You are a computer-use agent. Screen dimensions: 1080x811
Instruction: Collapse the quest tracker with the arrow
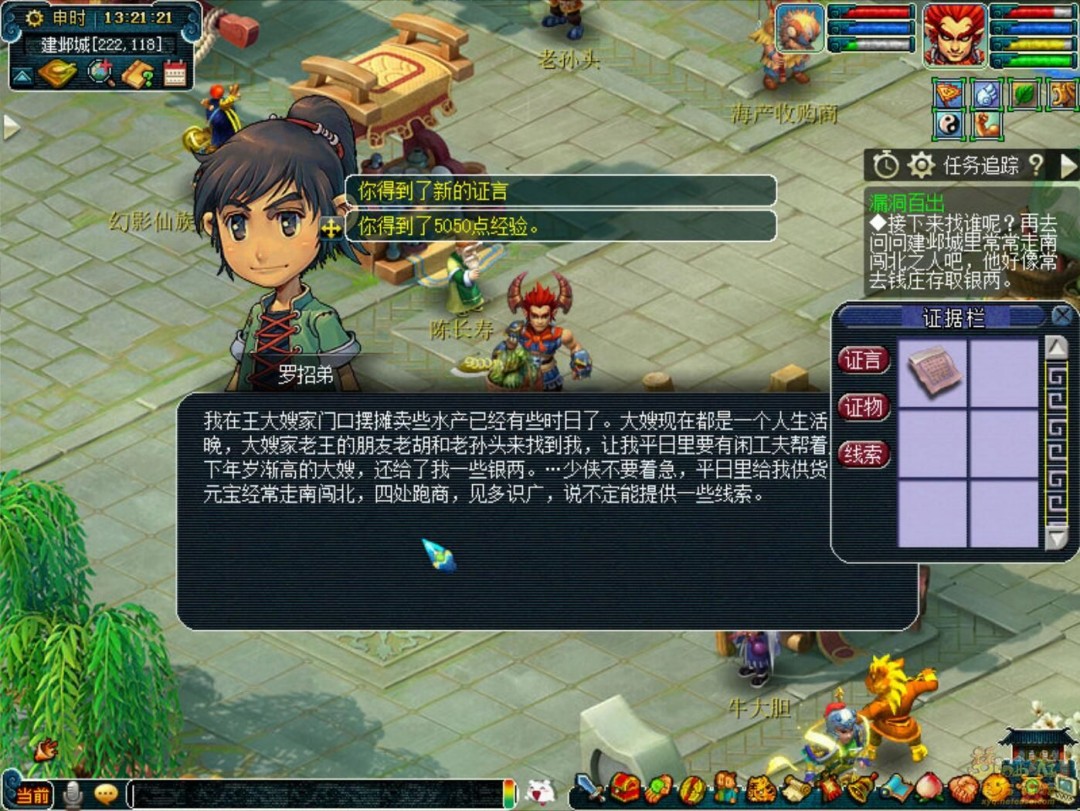1068,165
